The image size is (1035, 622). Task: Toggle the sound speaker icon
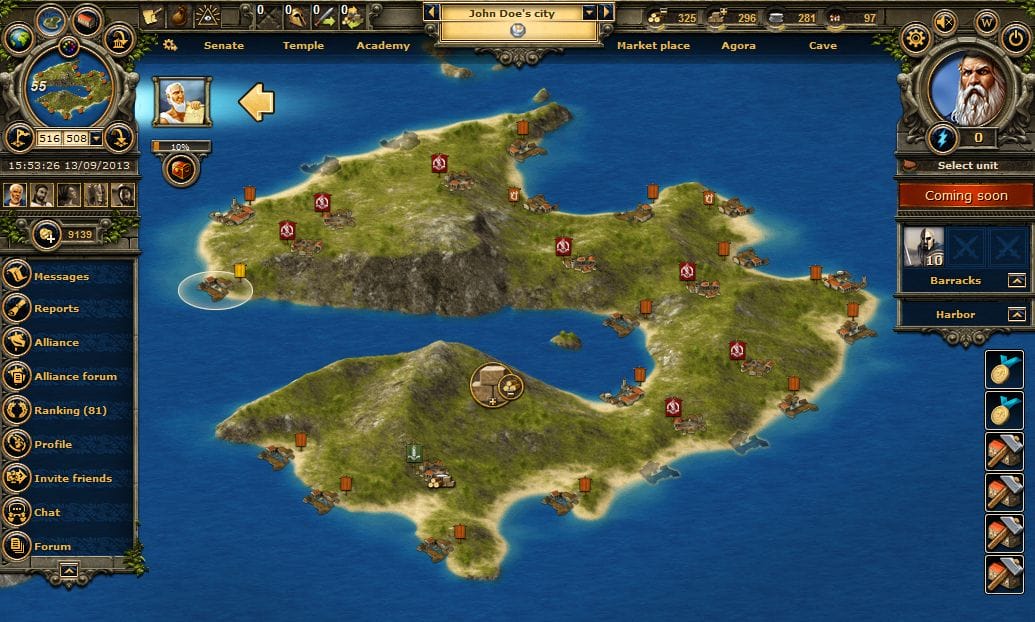(945, 19)
